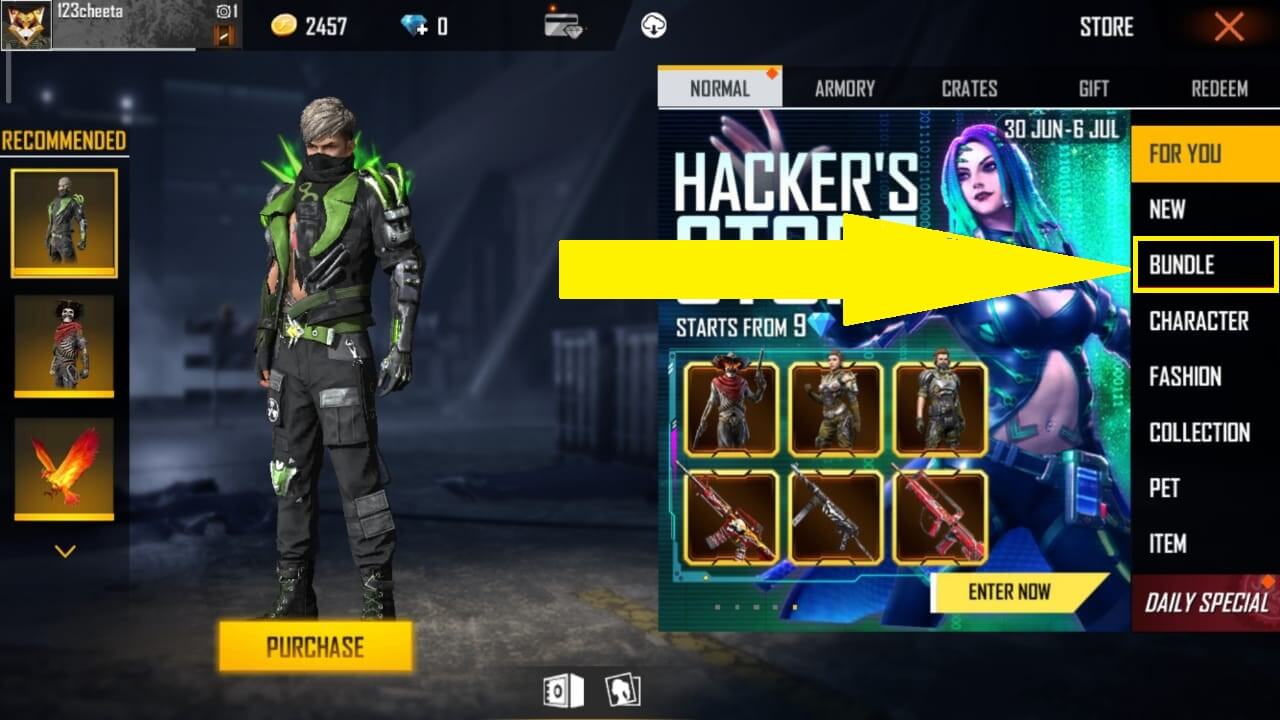Select the BUNDLE category in sidebar
1280x720 pixels.
(1204, 264)
